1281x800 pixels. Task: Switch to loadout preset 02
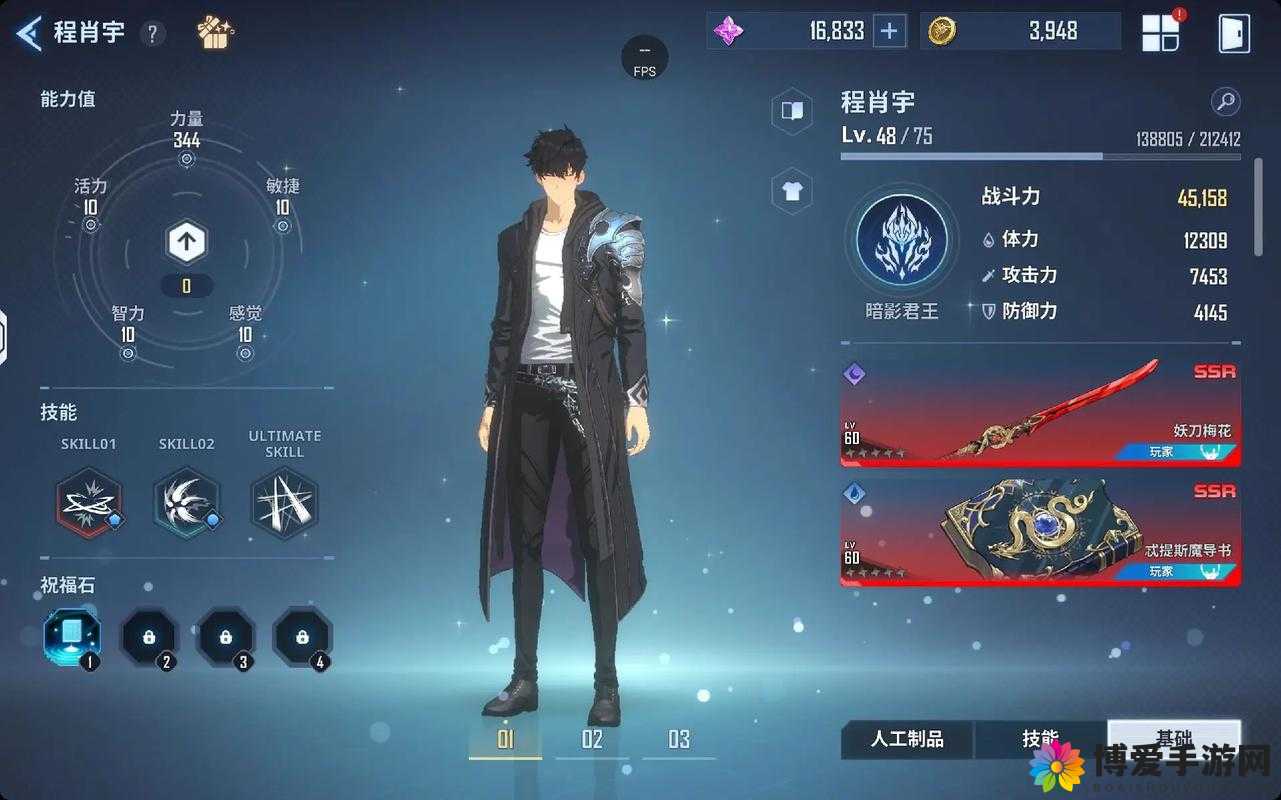point(592,740)
